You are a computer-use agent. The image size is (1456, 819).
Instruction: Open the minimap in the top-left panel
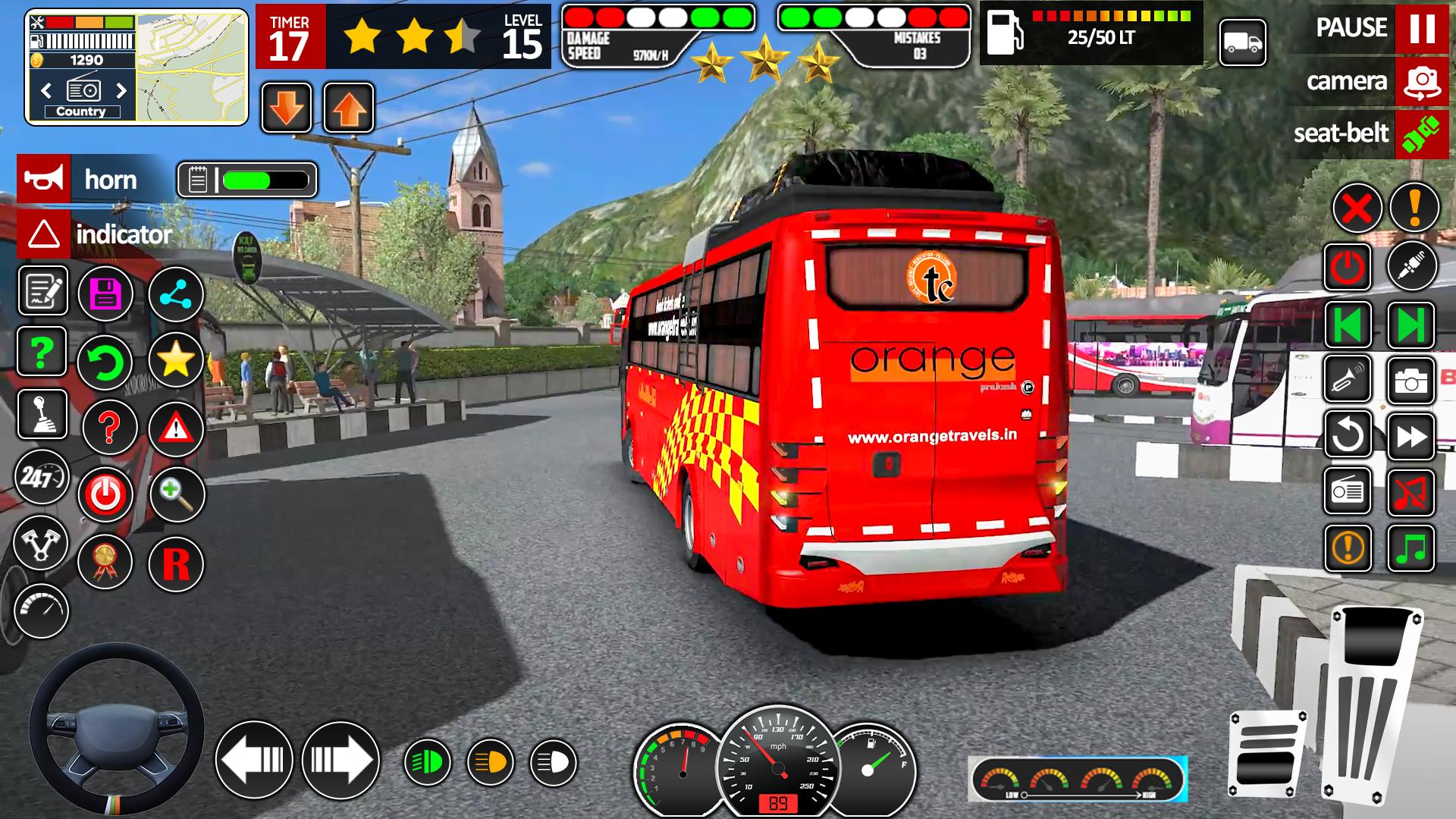[x=191, y=67]
